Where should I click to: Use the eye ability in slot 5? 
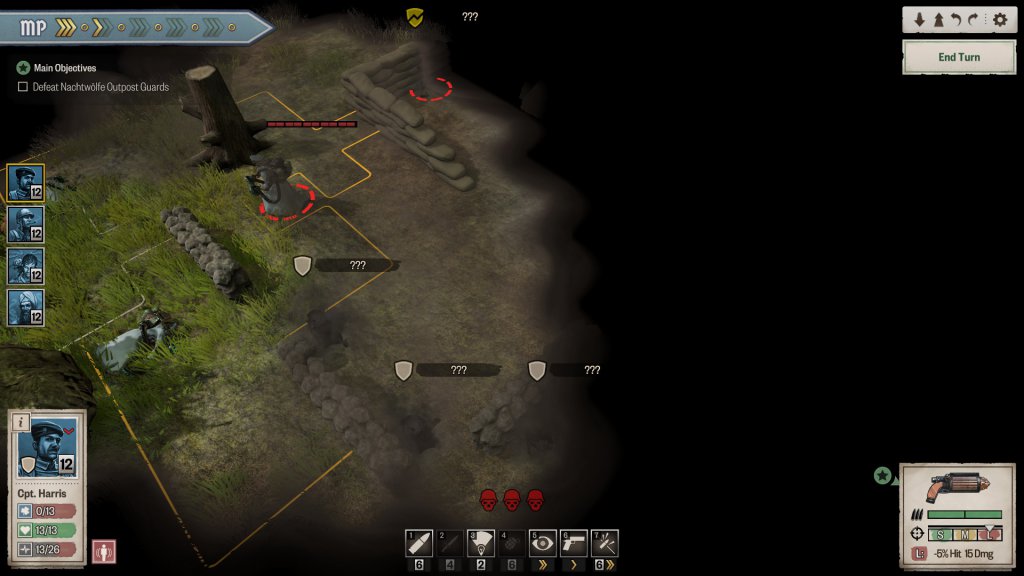(543, 543)
